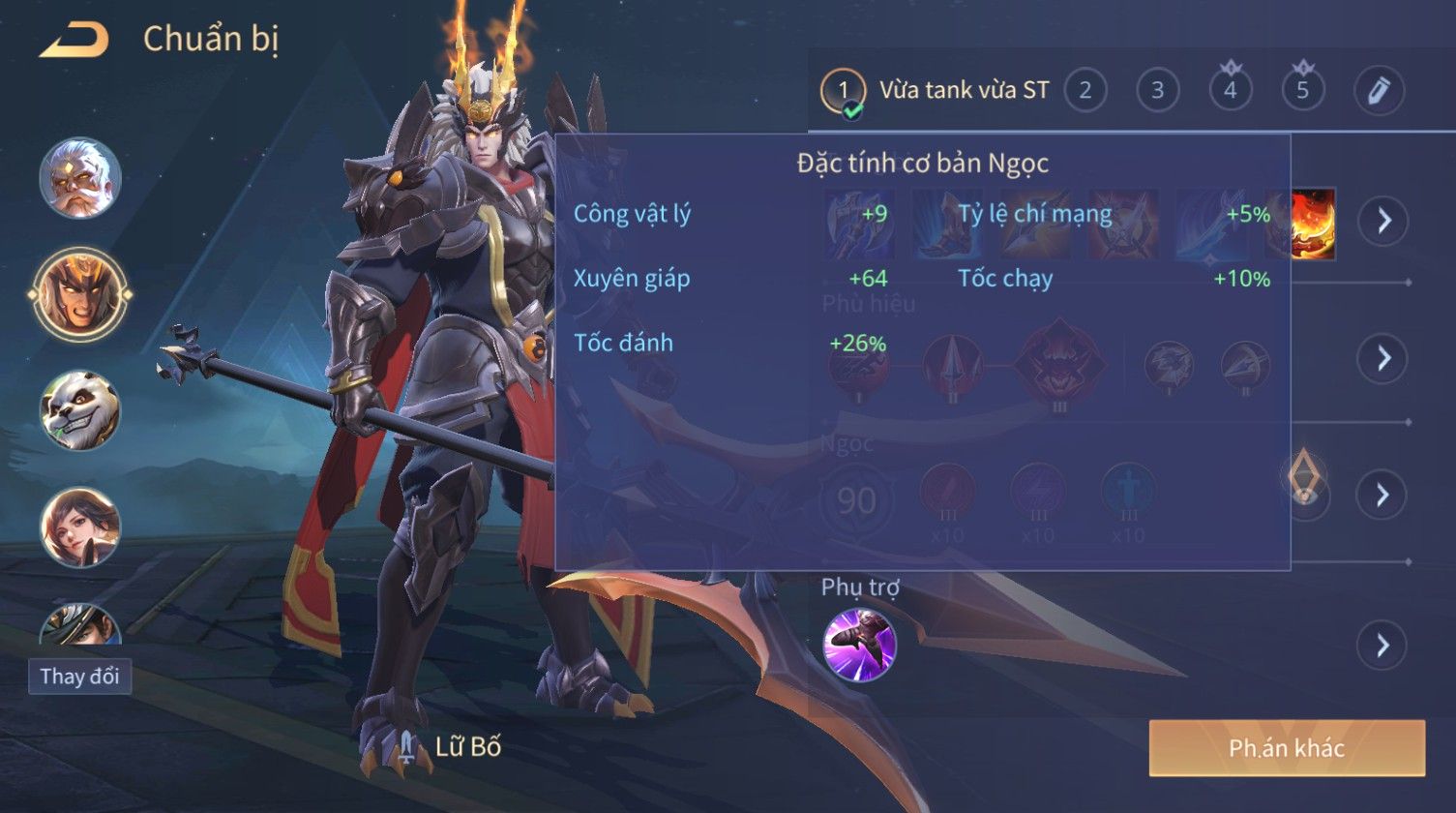Expand the Phụ trợ section arrow
This screenshot has height=813, width=1456.
point(1382,645)
